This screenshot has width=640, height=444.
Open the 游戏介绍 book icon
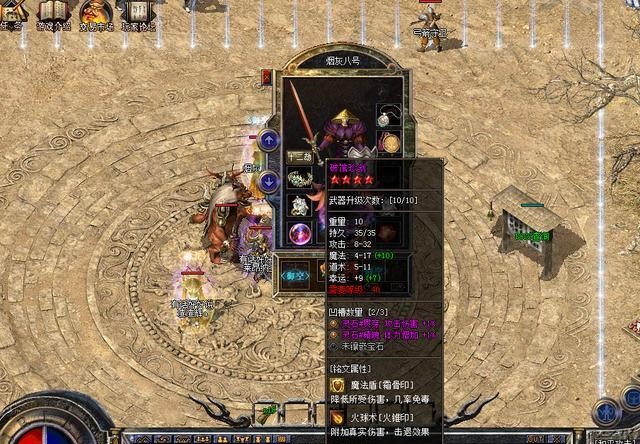[53, 12]
